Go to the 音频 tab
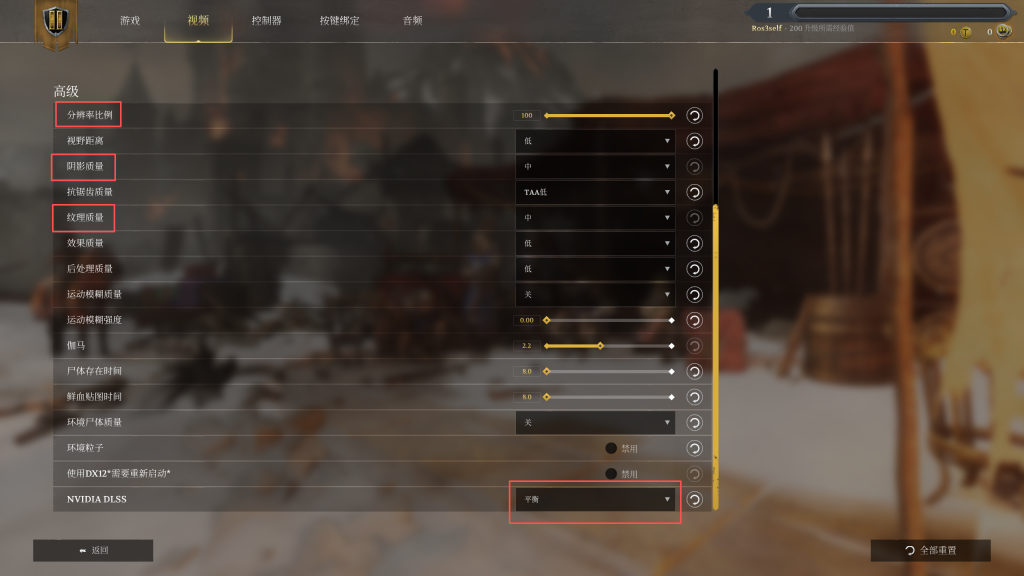 tap(412, 20)
